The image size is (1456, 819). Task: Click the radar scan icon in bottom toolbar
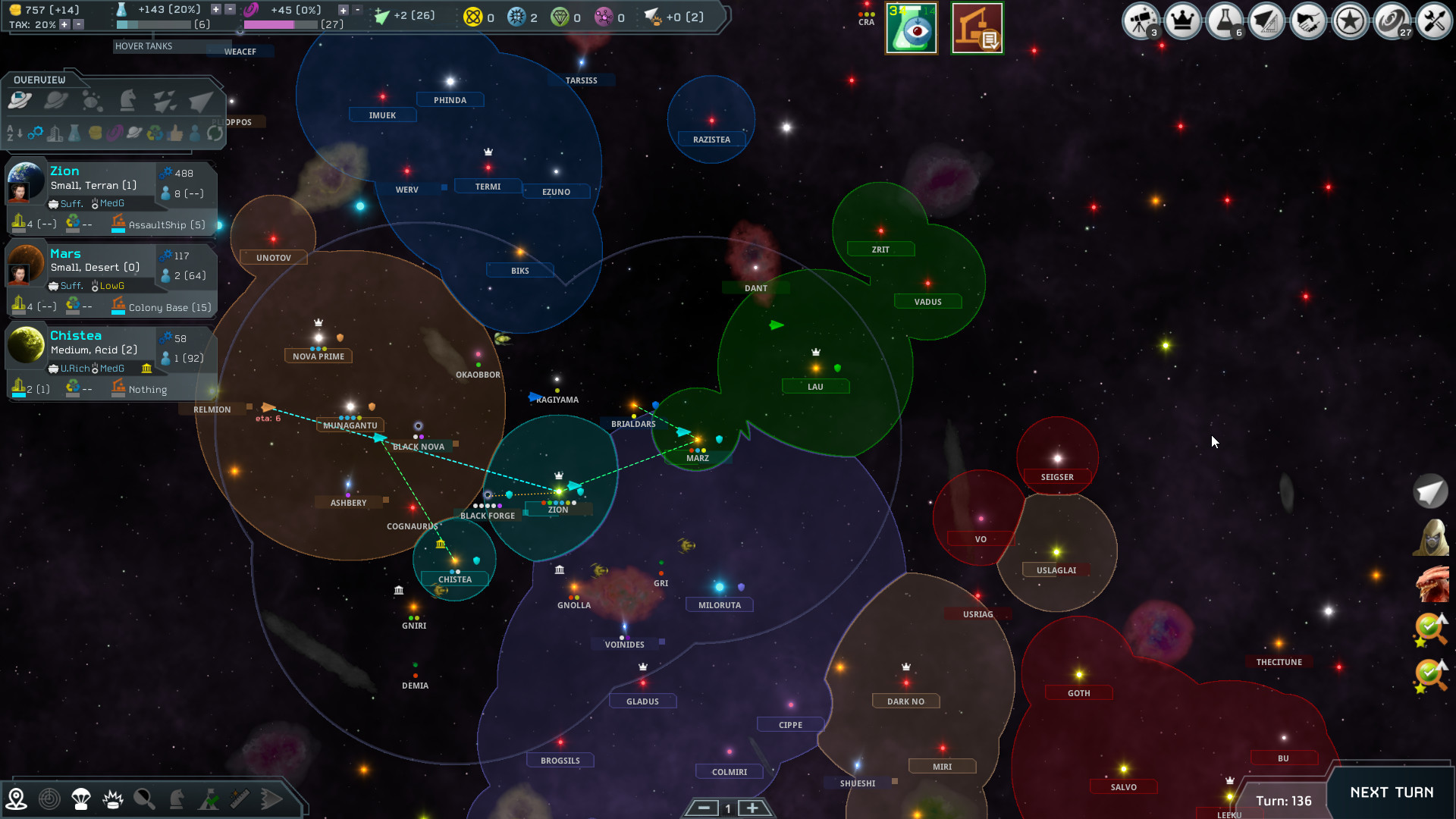coord(49,798)
